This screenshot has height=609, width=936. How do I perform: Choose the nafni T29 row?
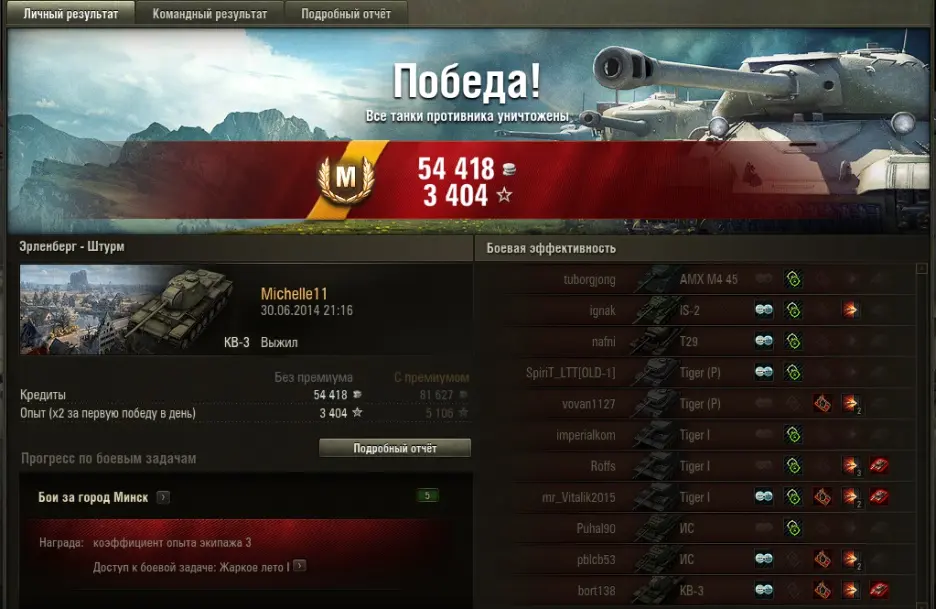coord(700,342)
